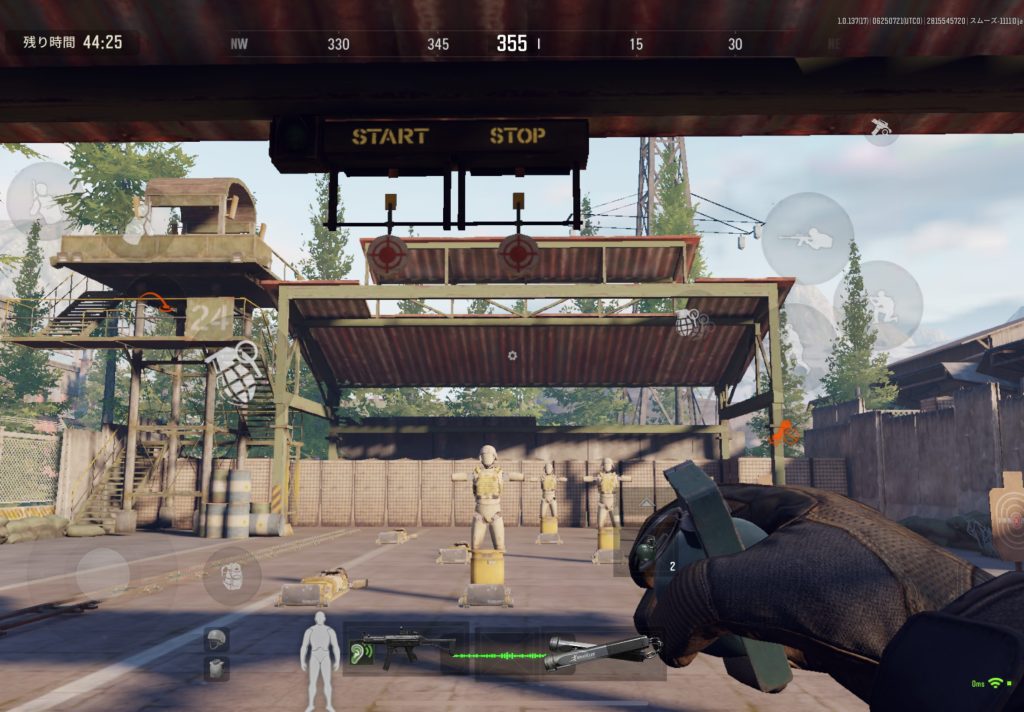
Task: Tap the prone stance button
Action: tap(808, 238)
